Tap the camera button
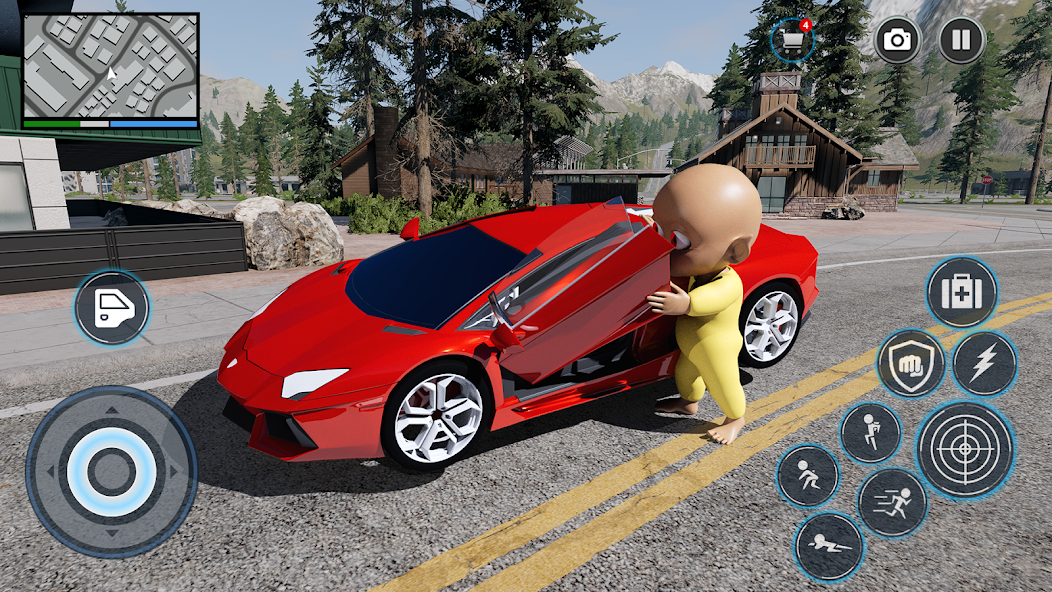The width and height of the screenshot is (1052, 592). click(x=897, y=40)
